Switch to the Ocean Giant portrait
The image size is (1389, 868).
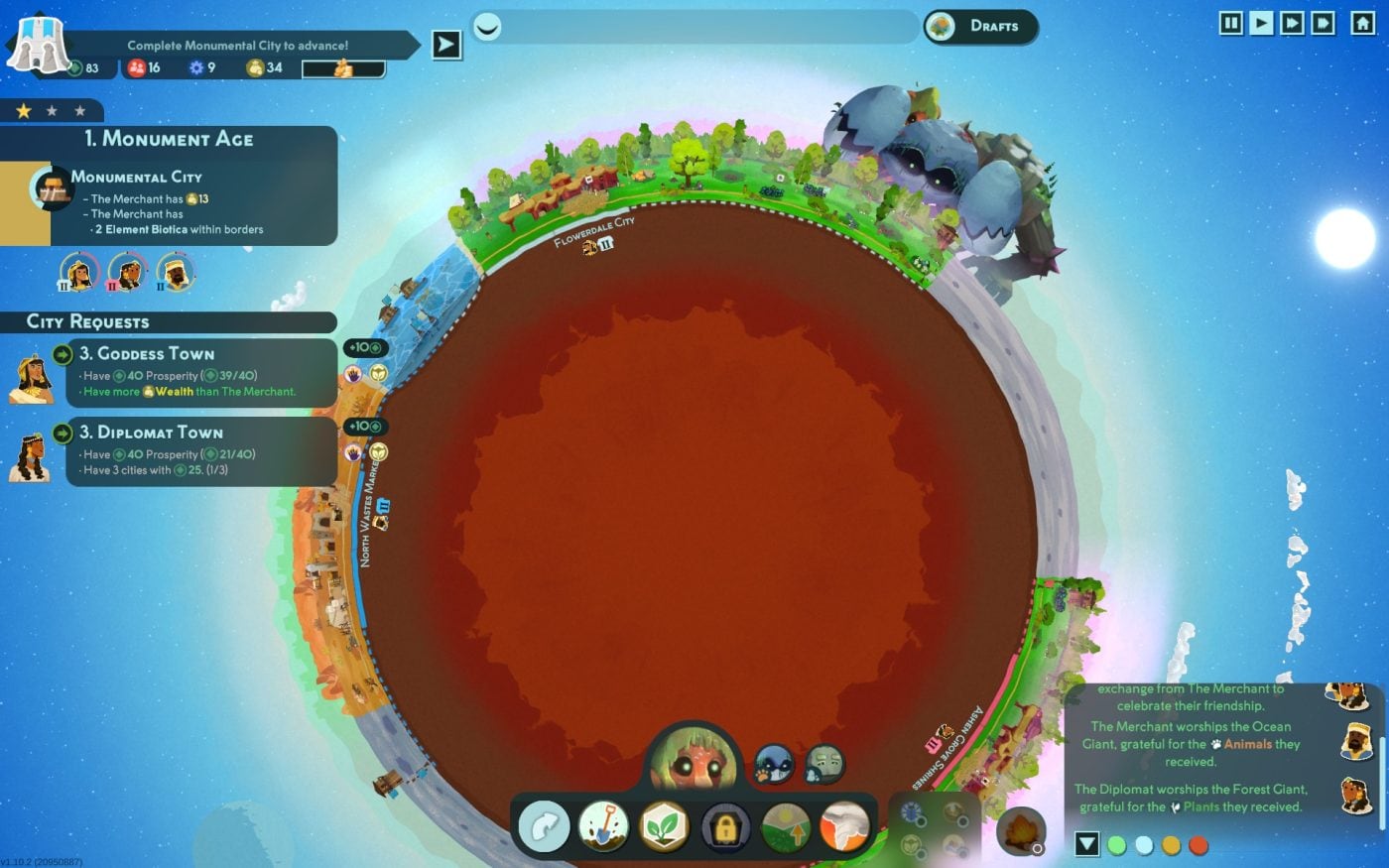(774, 764)
